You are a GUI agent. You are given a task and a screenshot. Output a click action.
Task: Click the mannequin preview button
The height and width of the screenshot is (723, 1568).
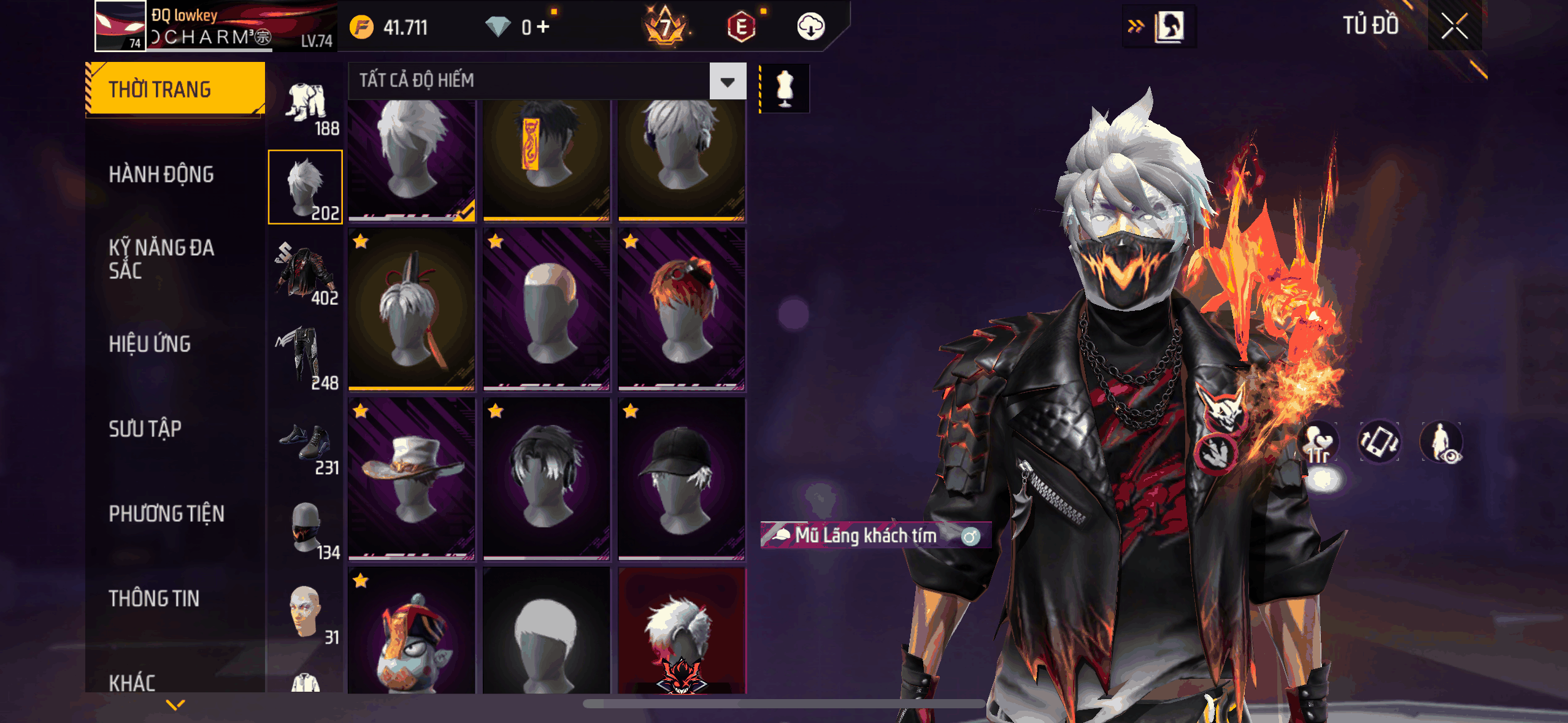(785, 89)
